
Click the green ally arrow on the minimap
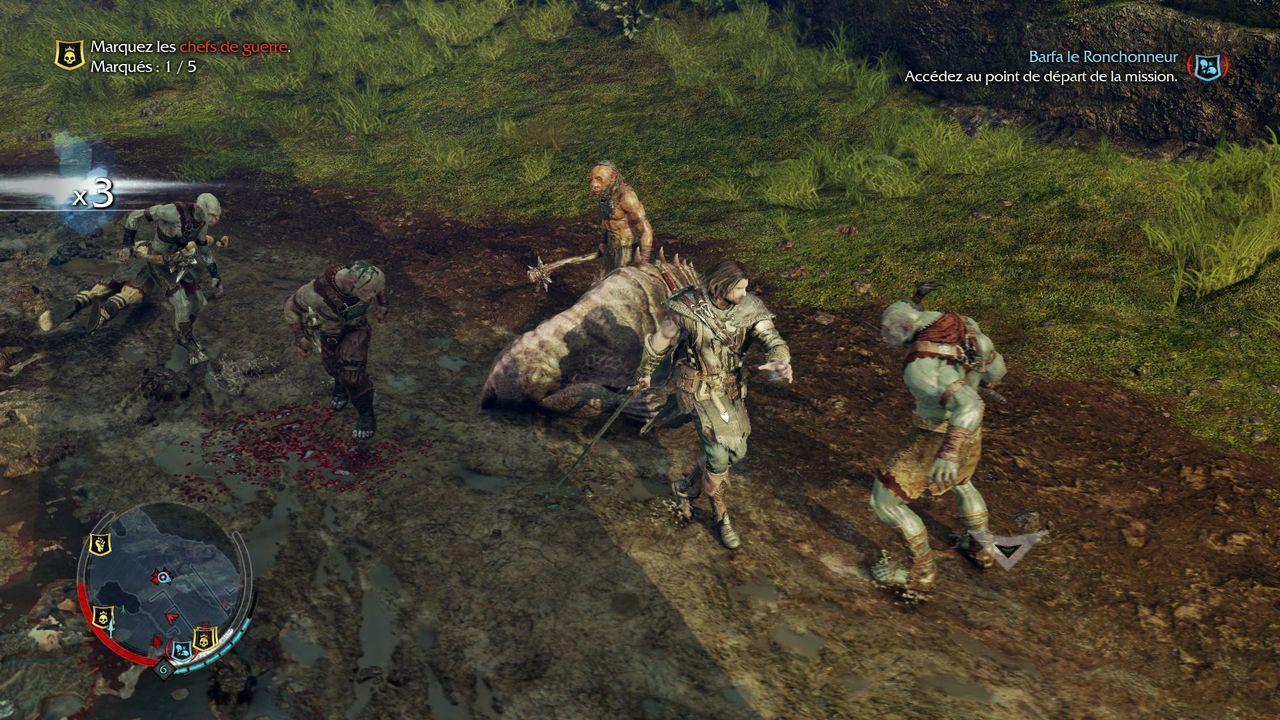(123, 610)
